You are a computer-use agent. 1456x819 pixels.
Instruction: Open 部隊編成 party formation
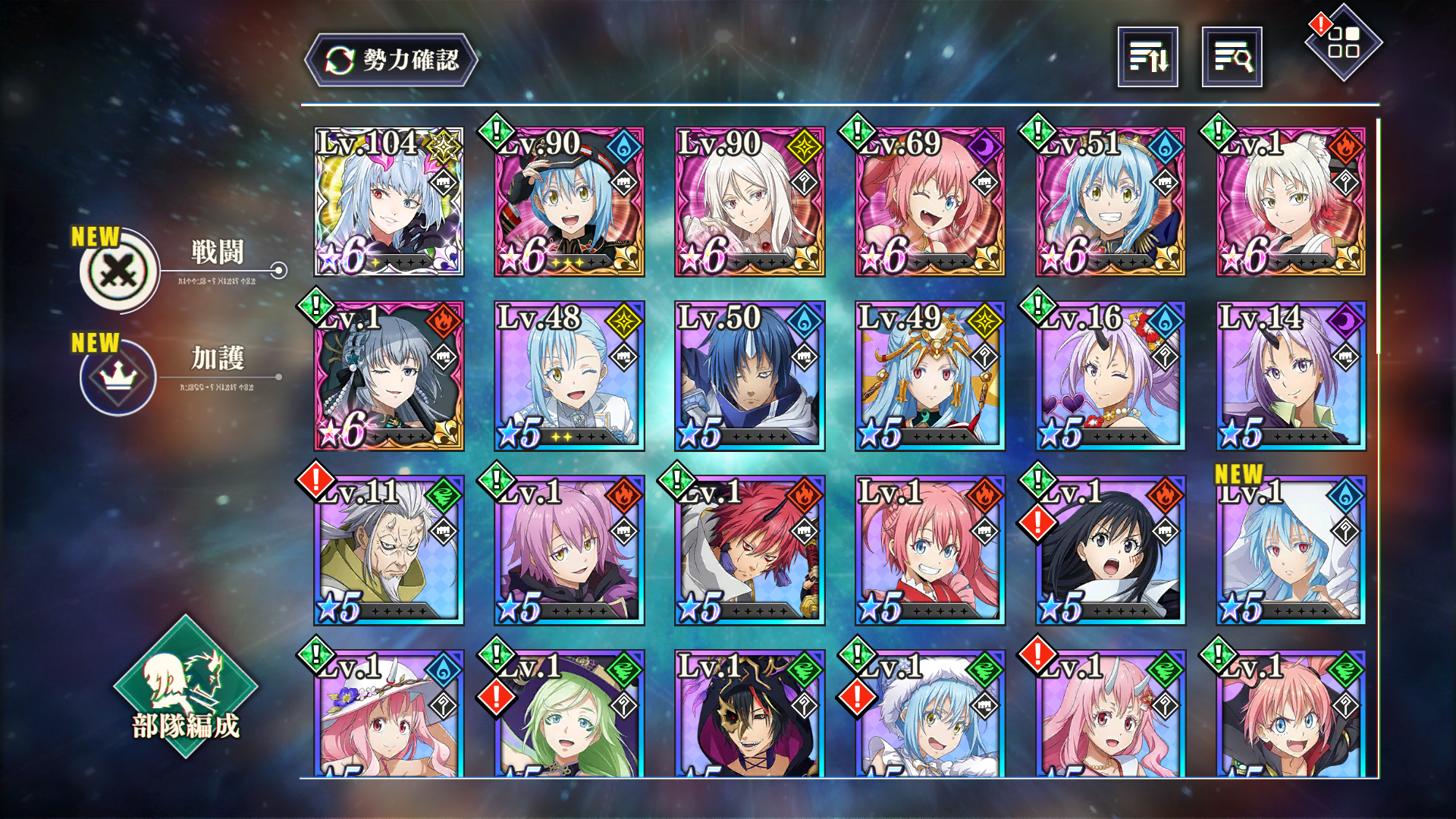(x=185, y=686)
